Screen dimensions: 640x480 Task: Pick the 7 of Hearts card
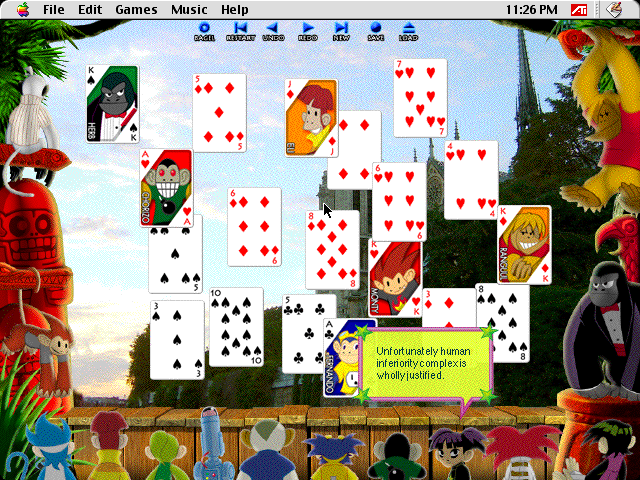click(420, 97)
